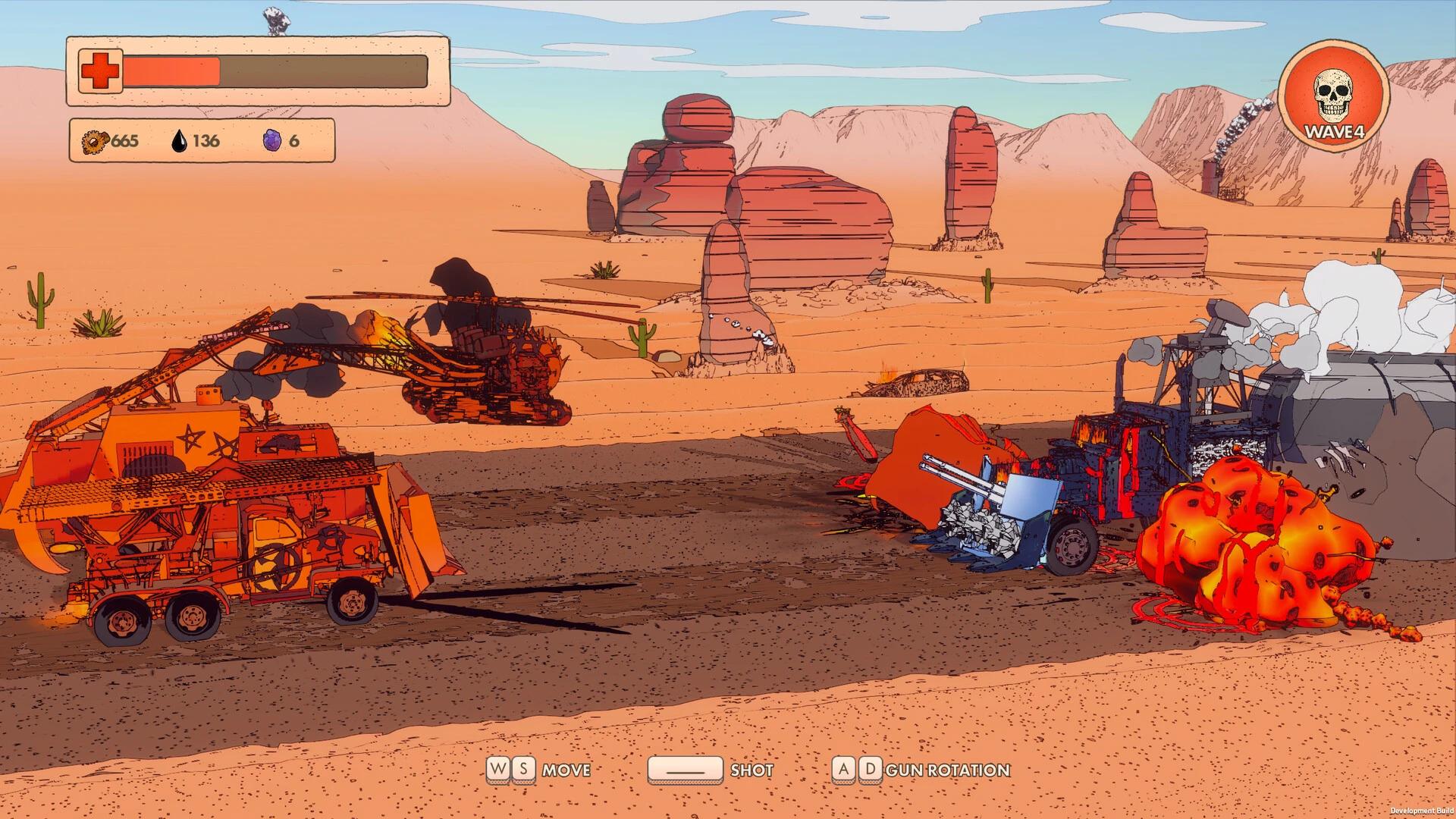
Task: Click the spacebar SHOT key icon
Action: click(685, 770)
